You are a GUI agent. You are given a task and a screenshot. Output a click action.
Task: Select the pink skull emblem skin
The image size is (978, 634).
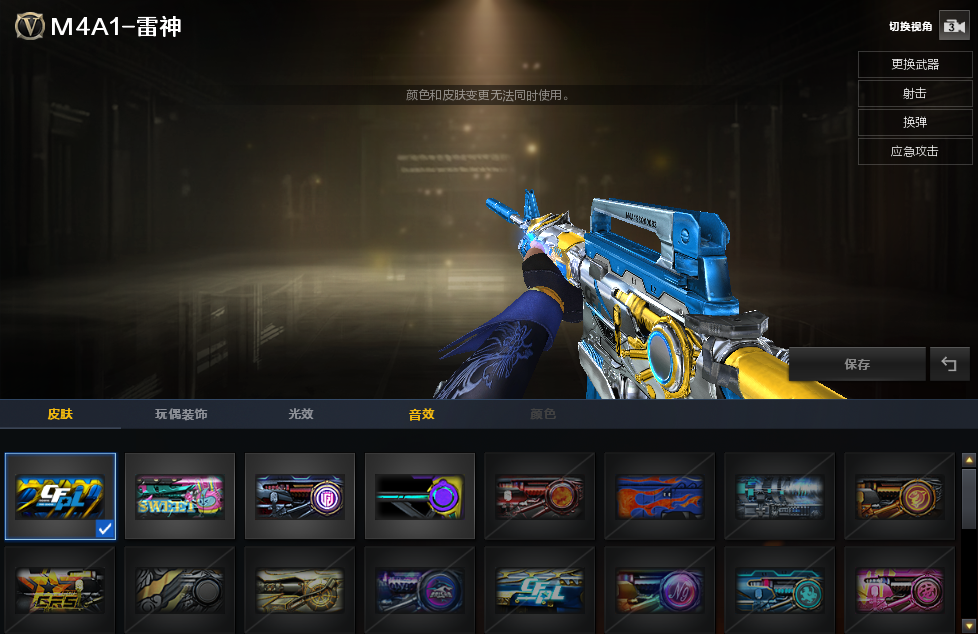tap(899, 590)
